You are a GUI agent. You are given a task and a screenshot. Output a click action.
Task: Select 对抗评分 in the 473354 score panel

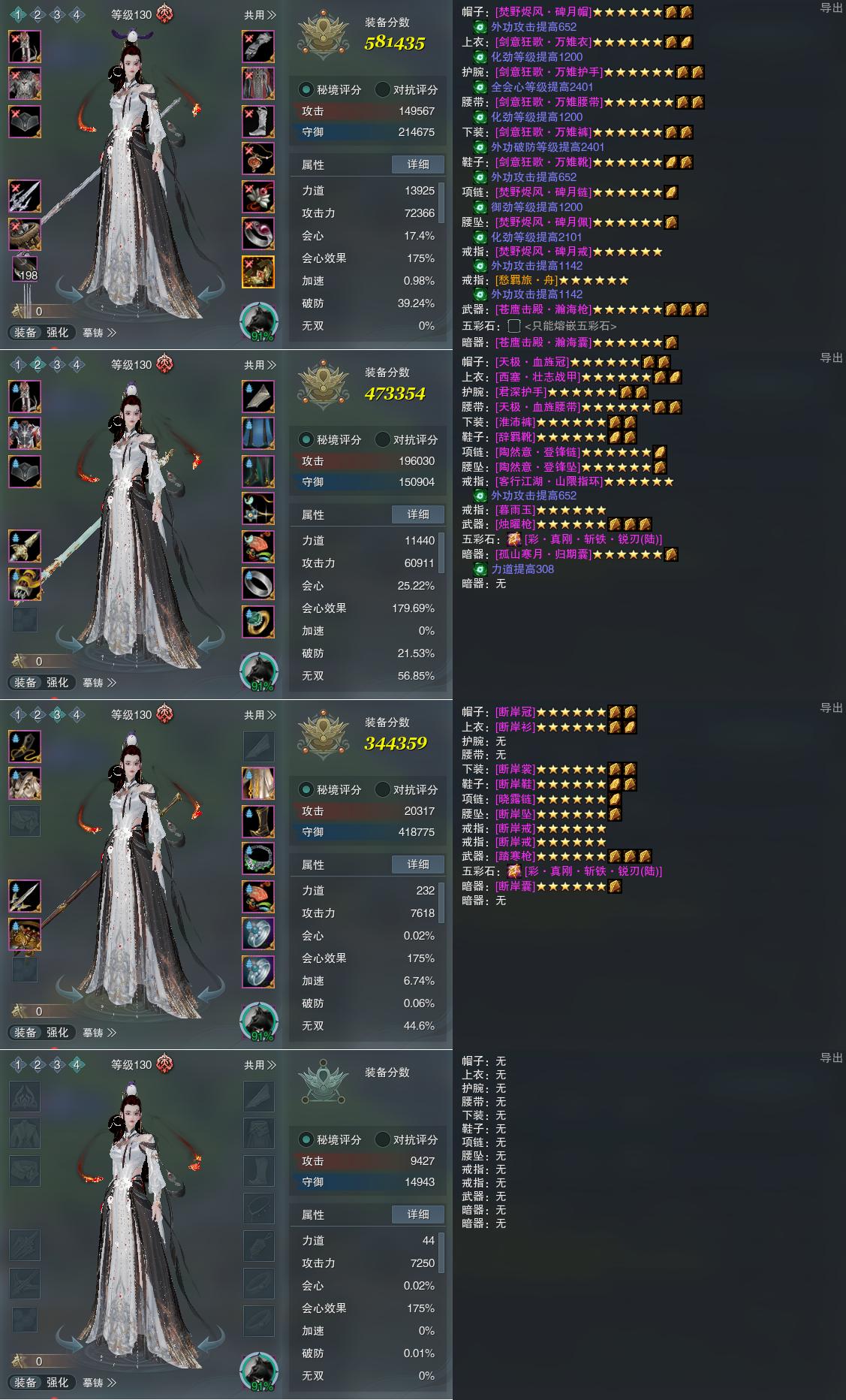(x=406, y=439)
